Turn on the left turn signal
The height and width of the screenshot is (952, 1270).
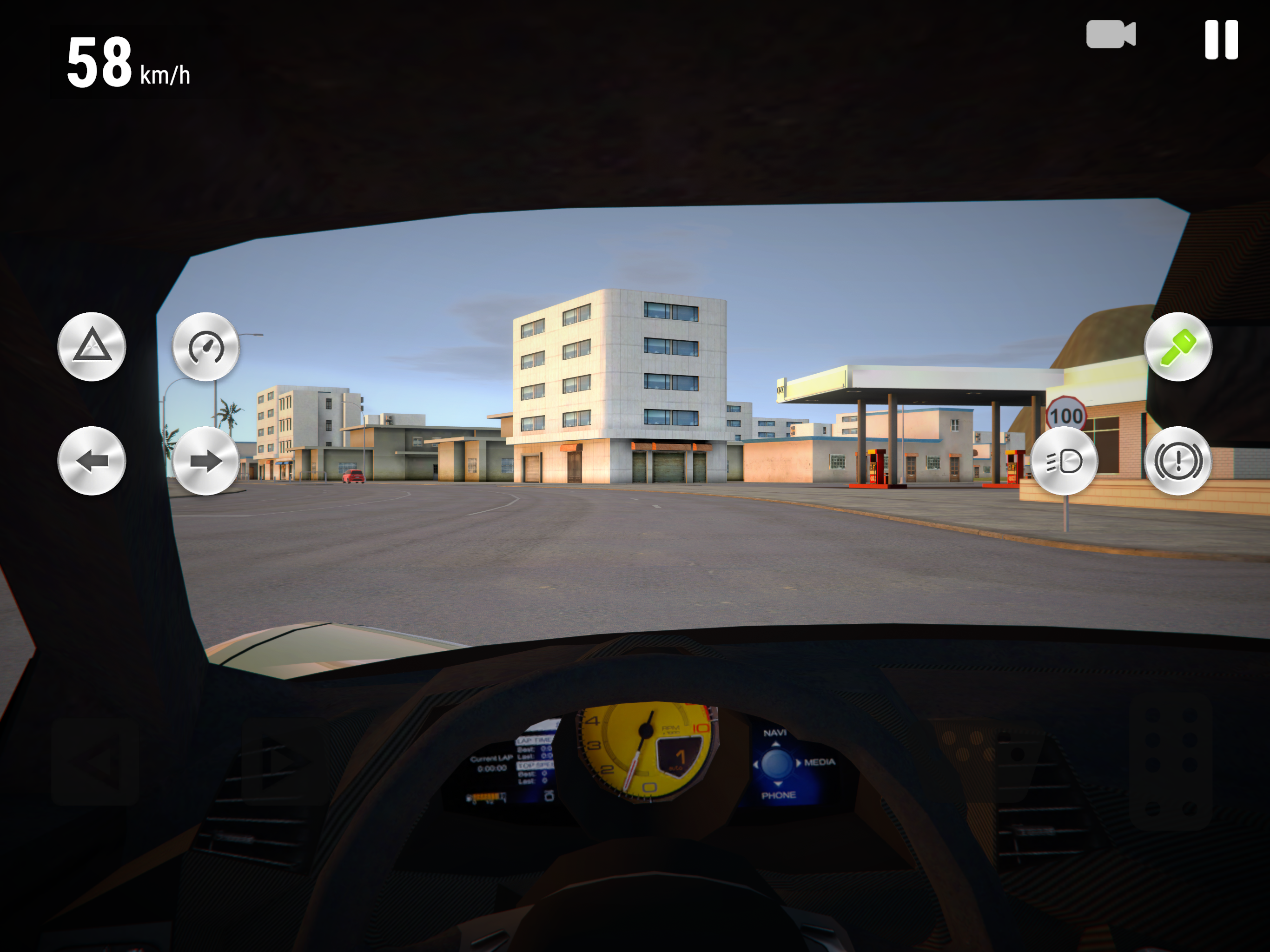92,461
